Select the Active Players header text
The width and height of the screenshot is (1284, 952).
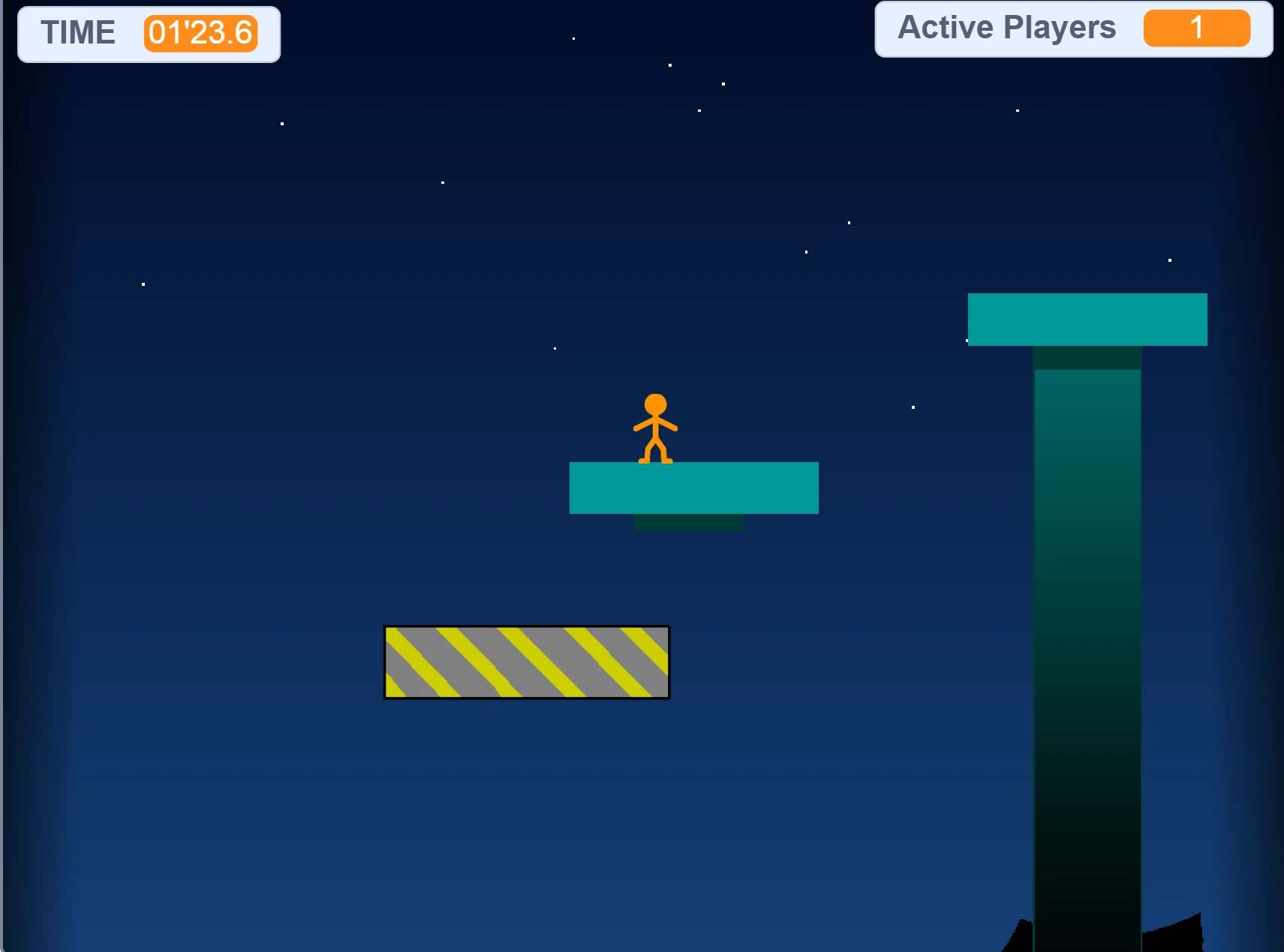click(1006, 27)
